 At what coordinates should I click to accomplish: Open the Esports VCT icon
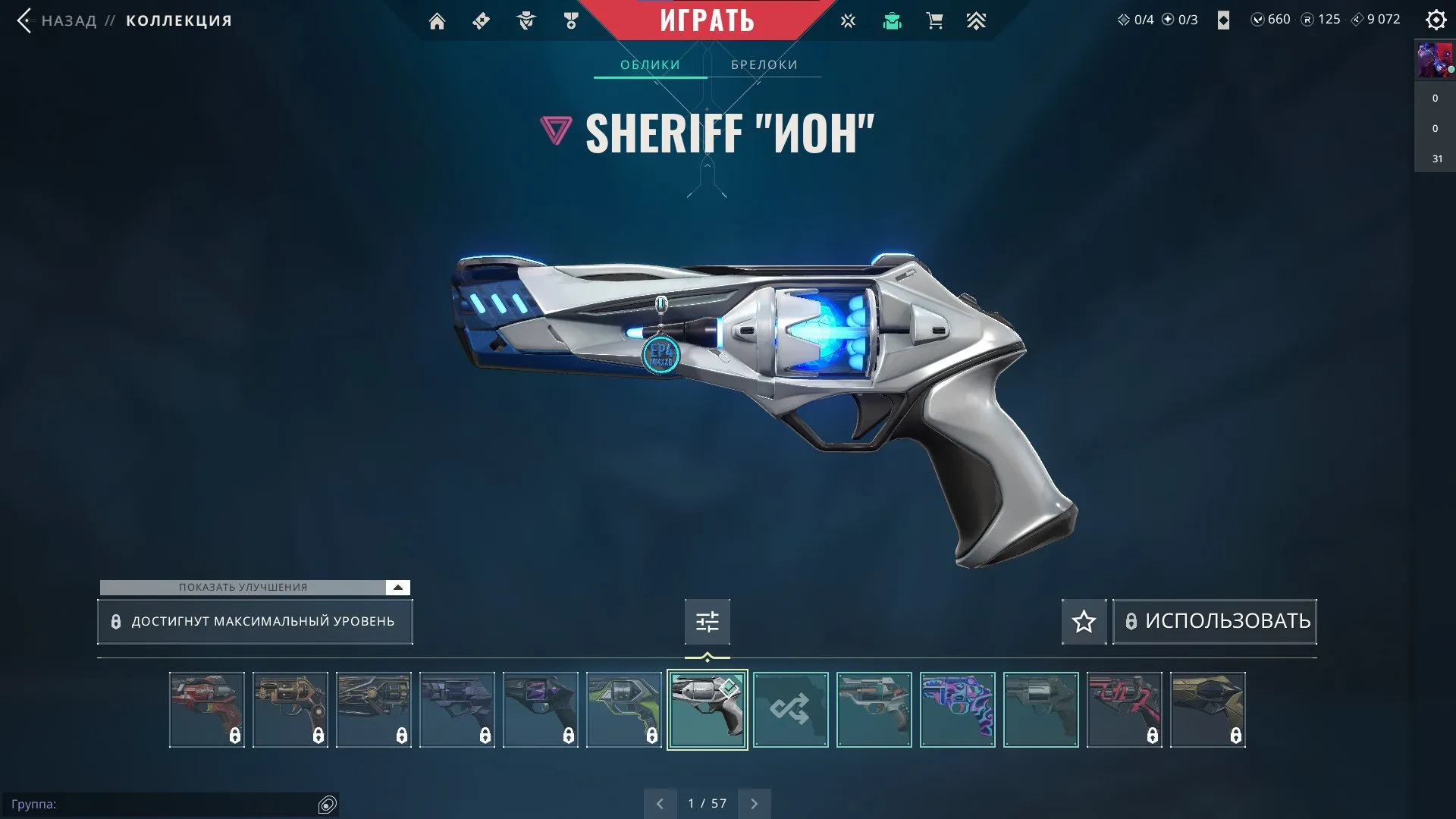point(848,20)
